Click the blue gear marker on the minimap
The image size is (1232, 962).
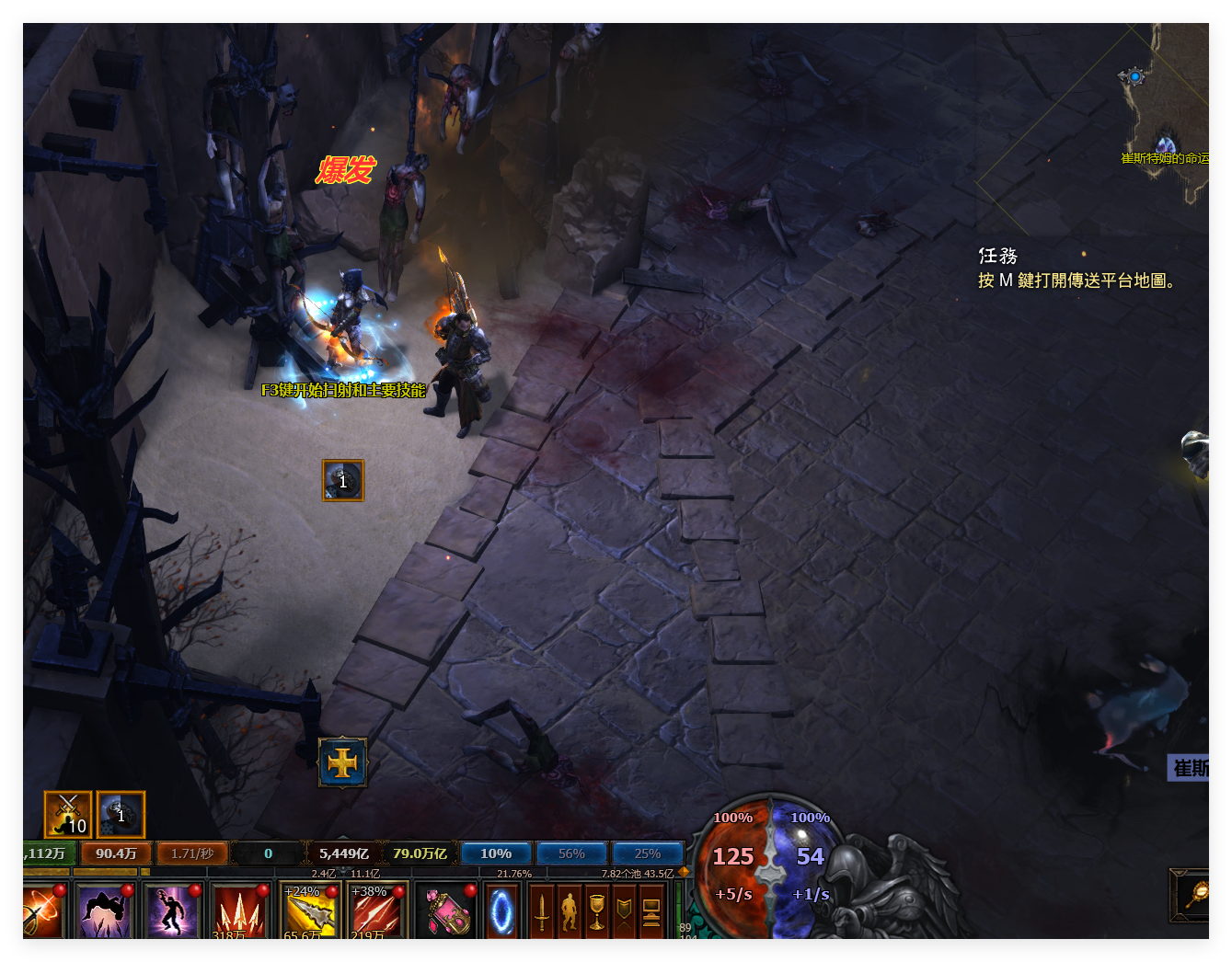(1135, 76)
